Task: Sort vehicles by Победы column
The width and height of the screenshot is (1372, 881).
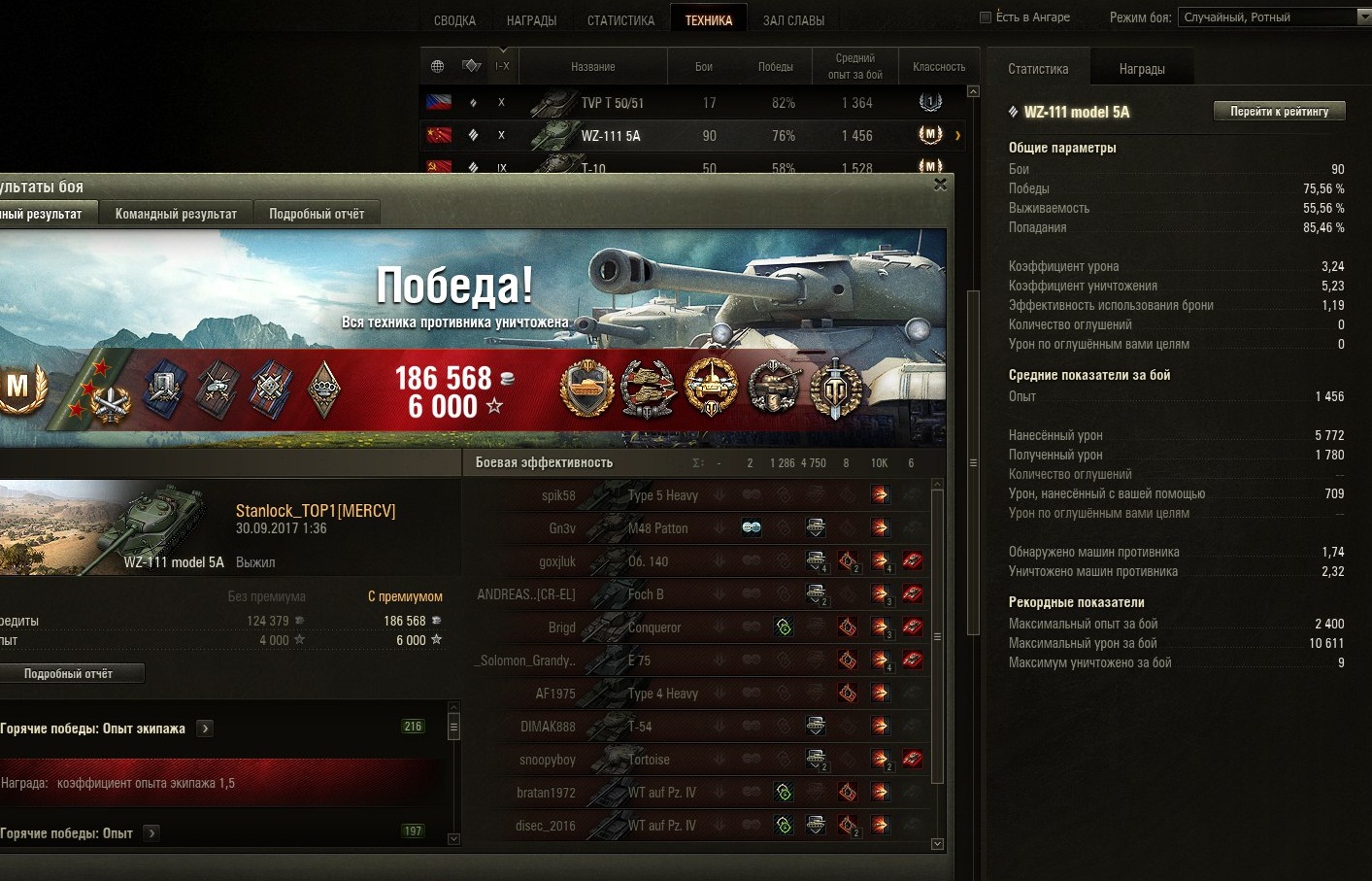Action: [x=775, y=67]
